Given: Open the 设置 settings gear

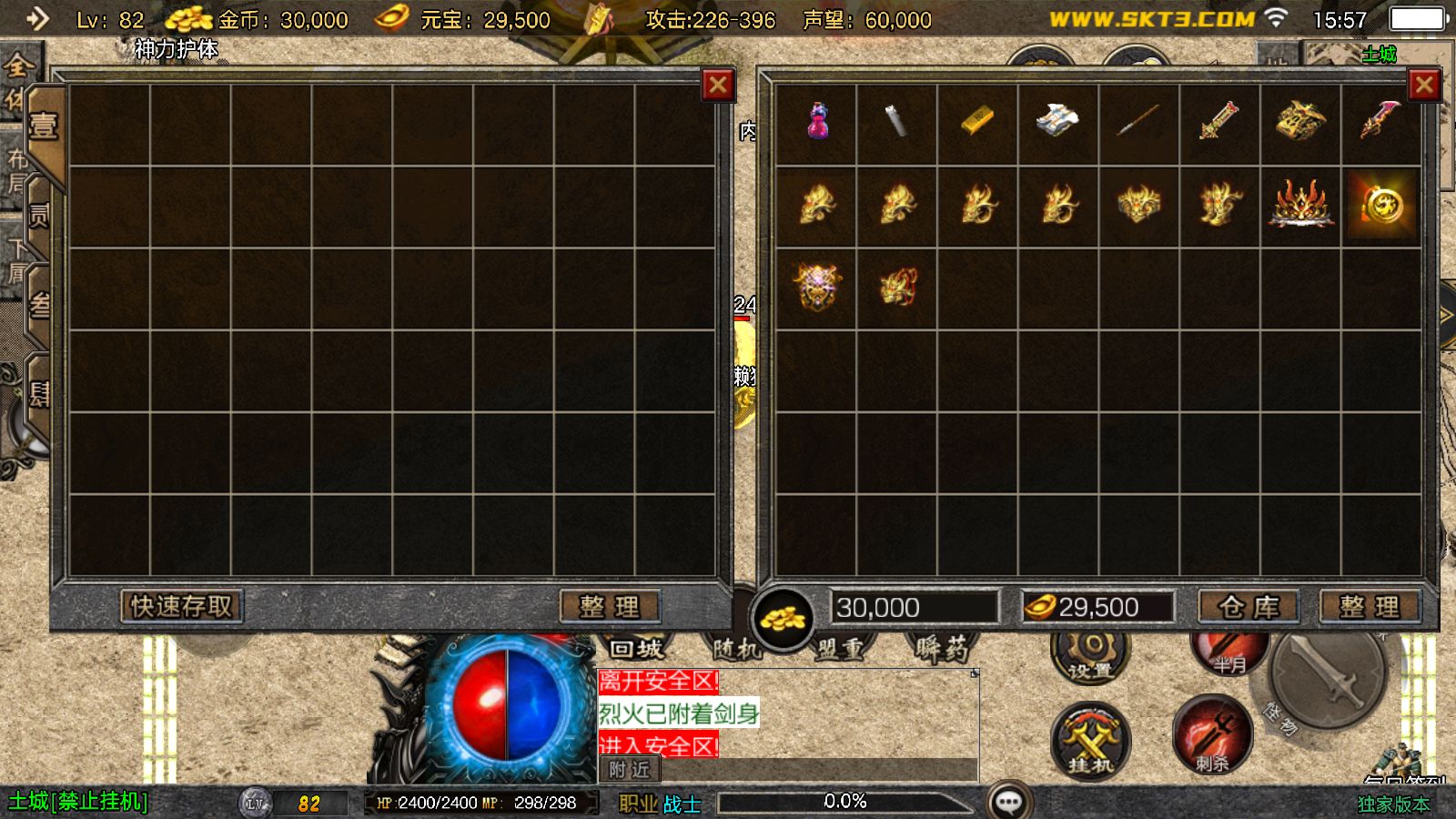Looking at the screenshot, I should [1090, 651].
